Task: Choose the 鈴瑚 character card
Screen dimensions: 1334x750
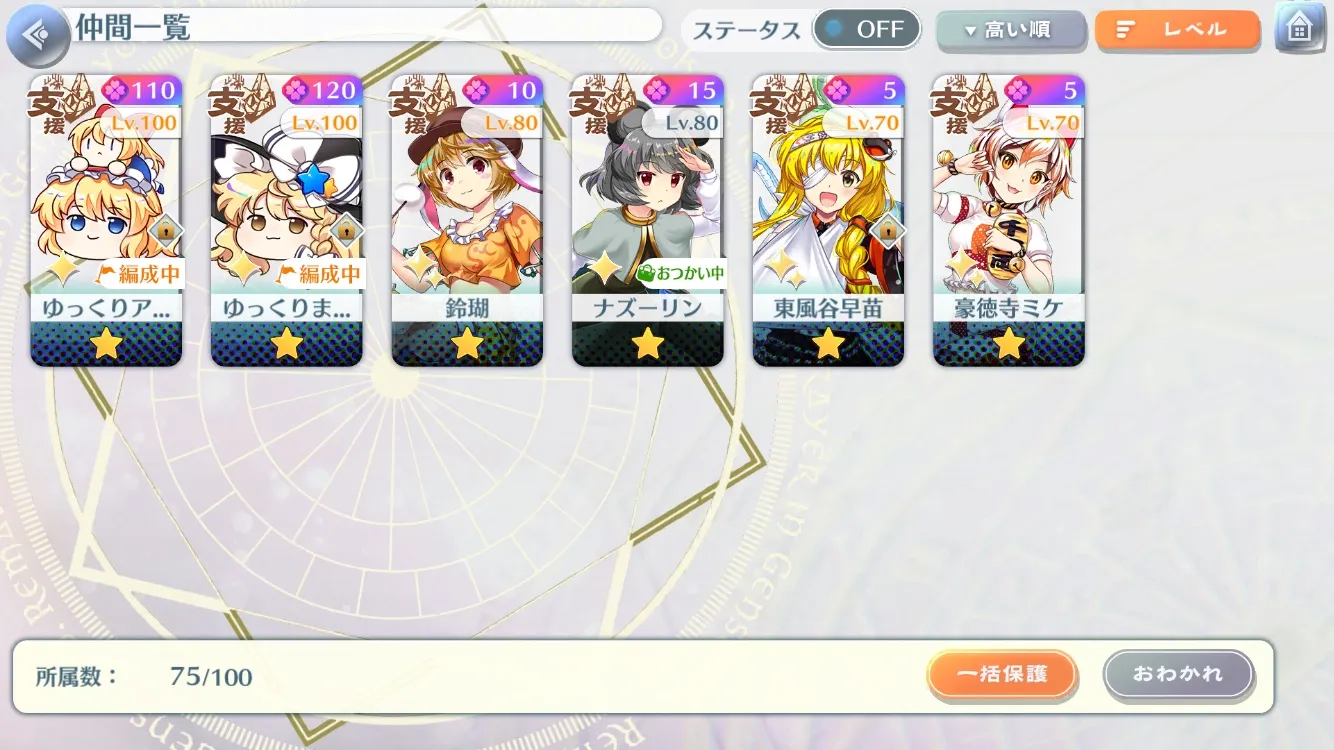Action: [x=467, y=220]
